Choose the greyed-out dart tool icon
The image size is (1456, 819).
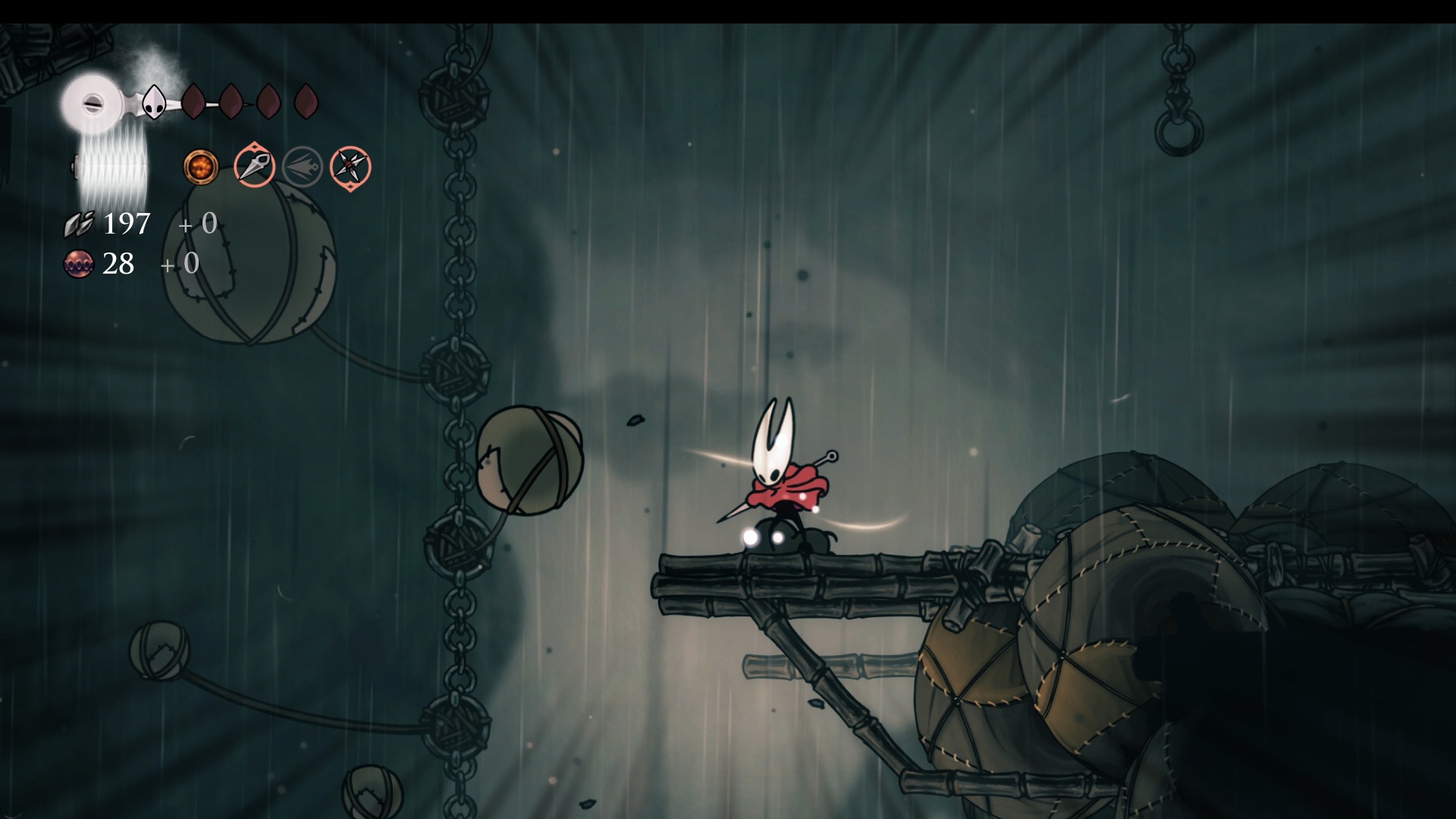point(303,167)
